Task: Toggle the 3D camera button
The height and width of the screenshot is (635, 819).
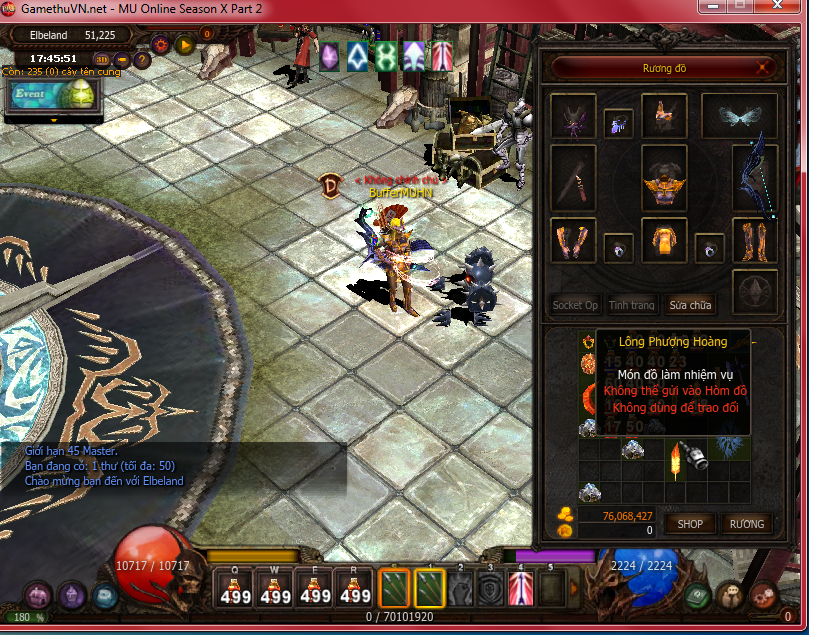Action: click(102, 60)
